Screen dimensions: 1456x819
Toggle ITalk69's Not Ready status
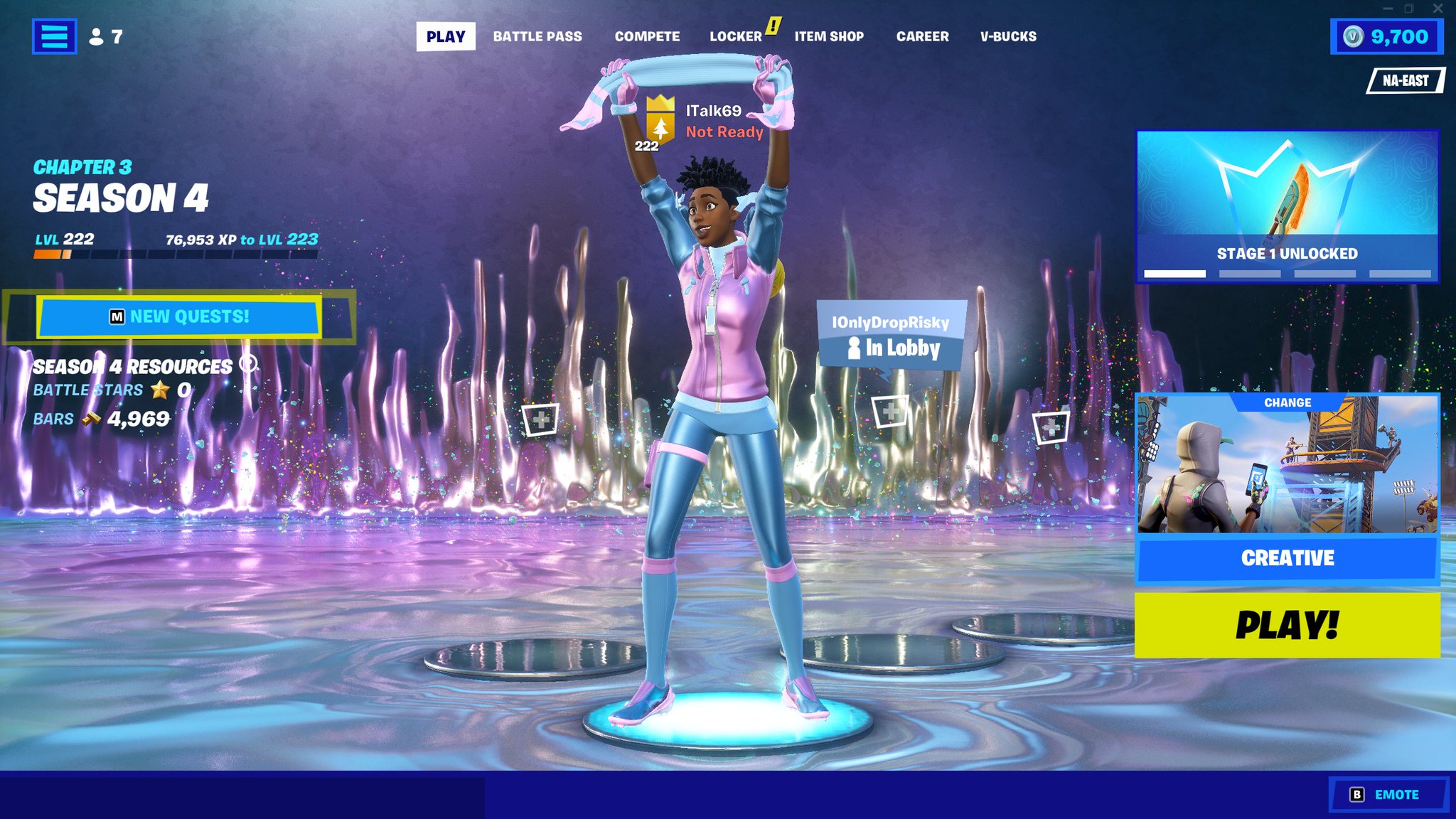tap(723, 132)
